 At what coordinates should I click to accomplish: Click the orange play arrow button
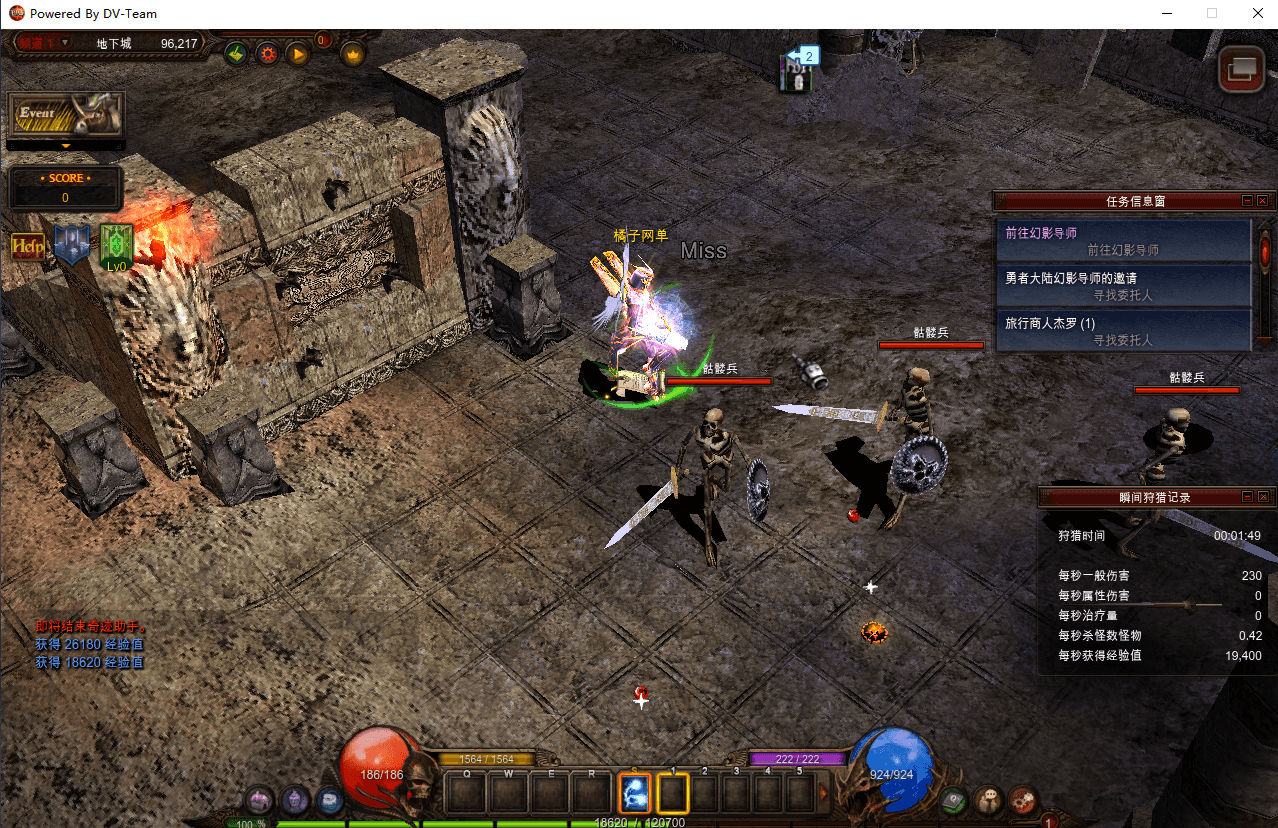click(x=297, y=54)
